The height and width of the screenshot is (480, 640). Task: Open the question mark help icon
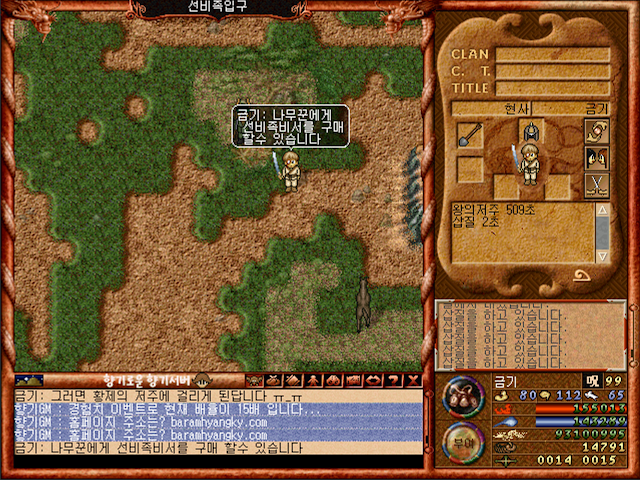pos(393,380)
